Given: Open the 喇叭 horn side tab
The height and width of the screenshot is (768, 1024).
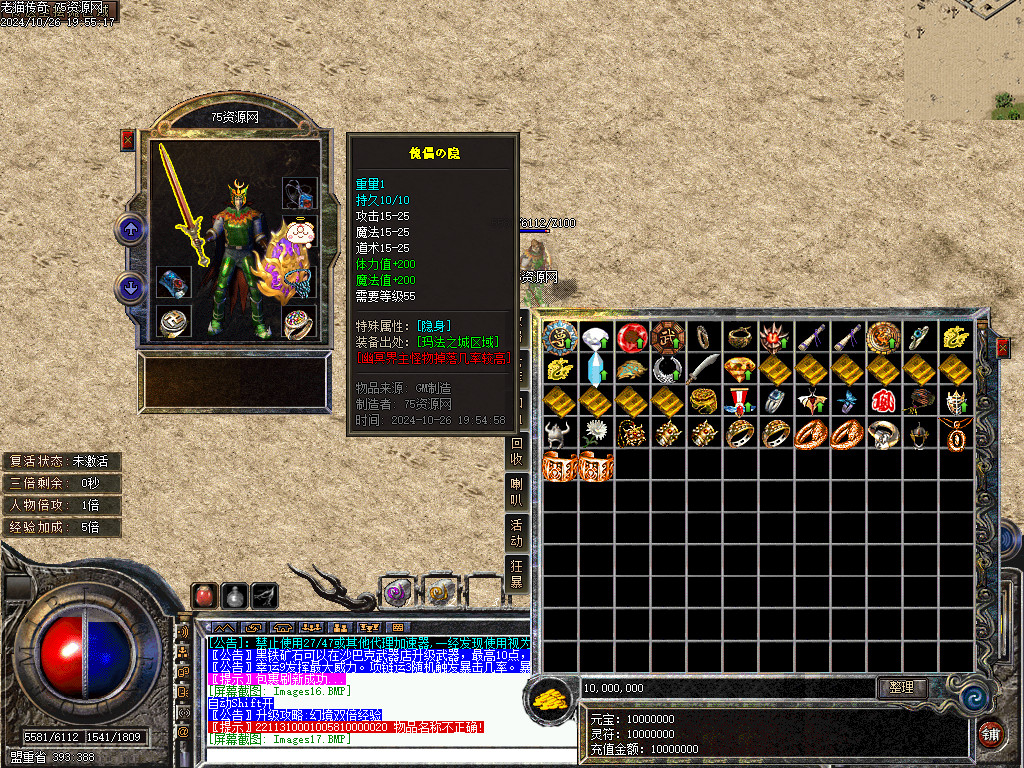Looking at the screenshot, I should pos(517,493).
